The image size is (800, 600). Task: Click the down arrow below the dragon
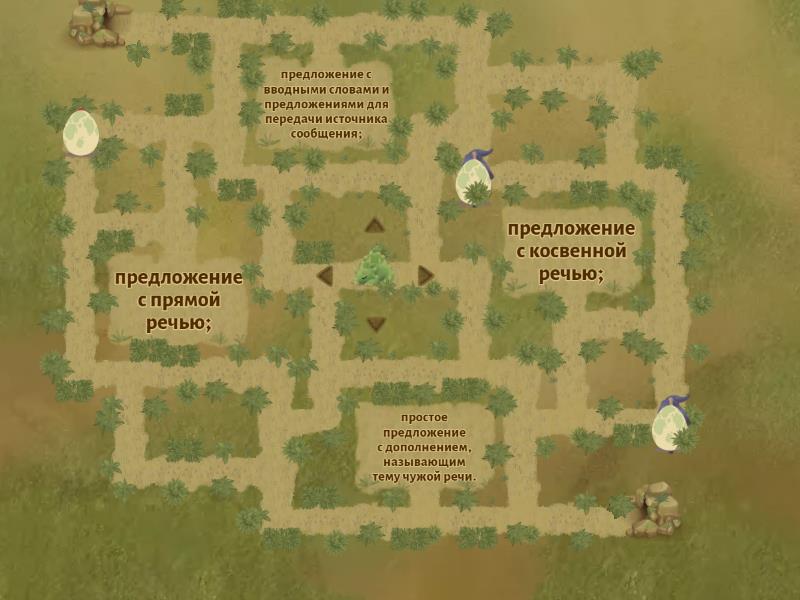[x=375, y=323]
